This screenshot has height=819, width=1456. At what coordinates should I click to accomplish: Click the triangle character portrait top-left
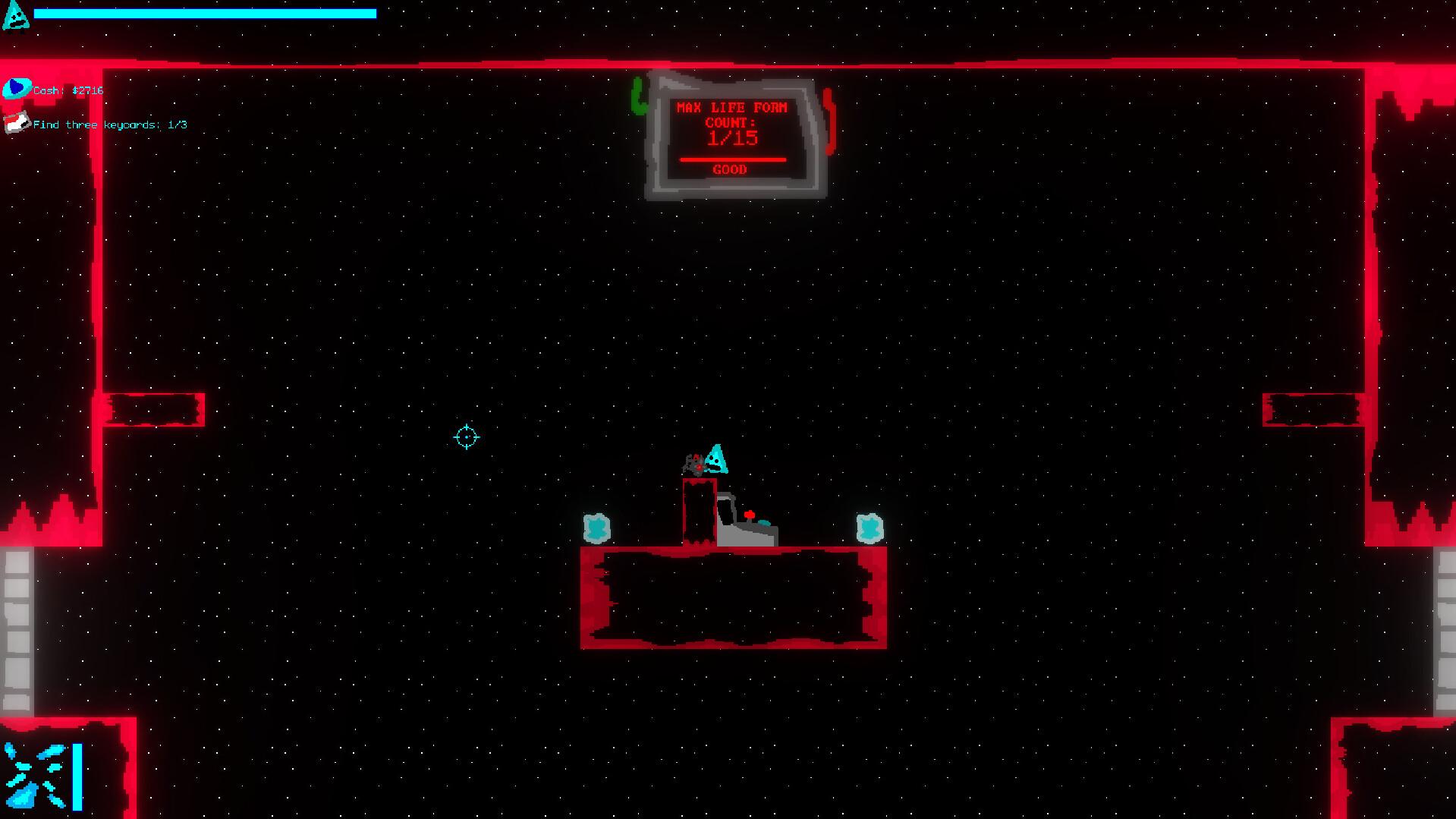(16, 15)
